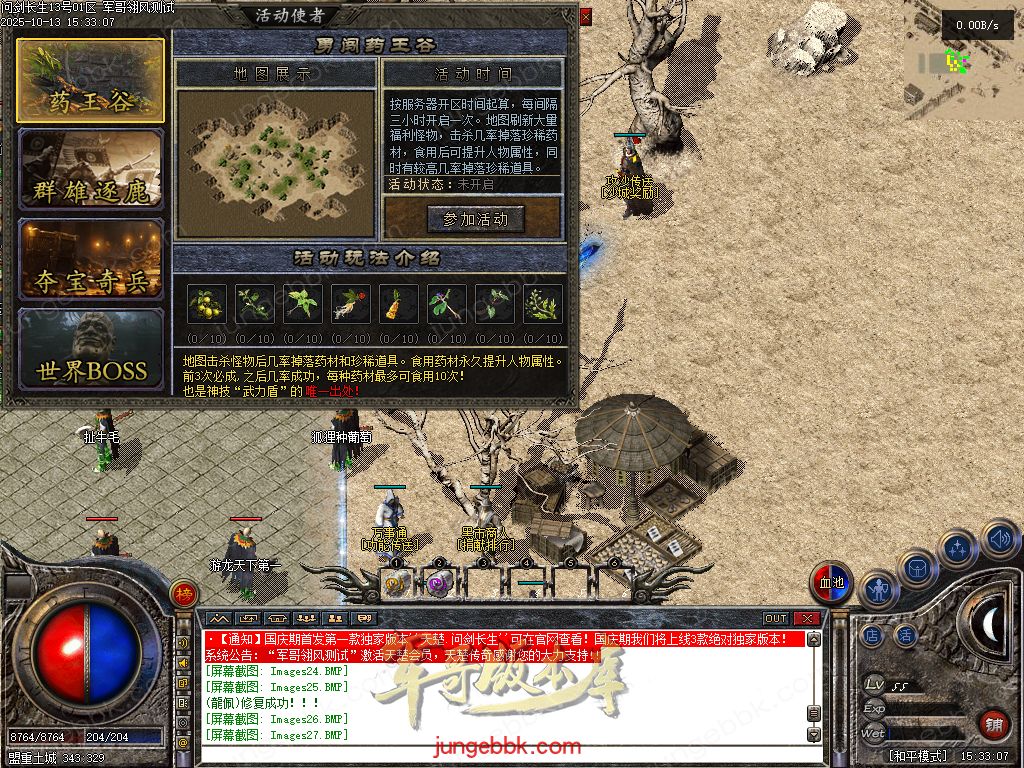Select the yellow fruit herb icon
The height and width of the screenshot is (768, 1024).
pos(206,303)
